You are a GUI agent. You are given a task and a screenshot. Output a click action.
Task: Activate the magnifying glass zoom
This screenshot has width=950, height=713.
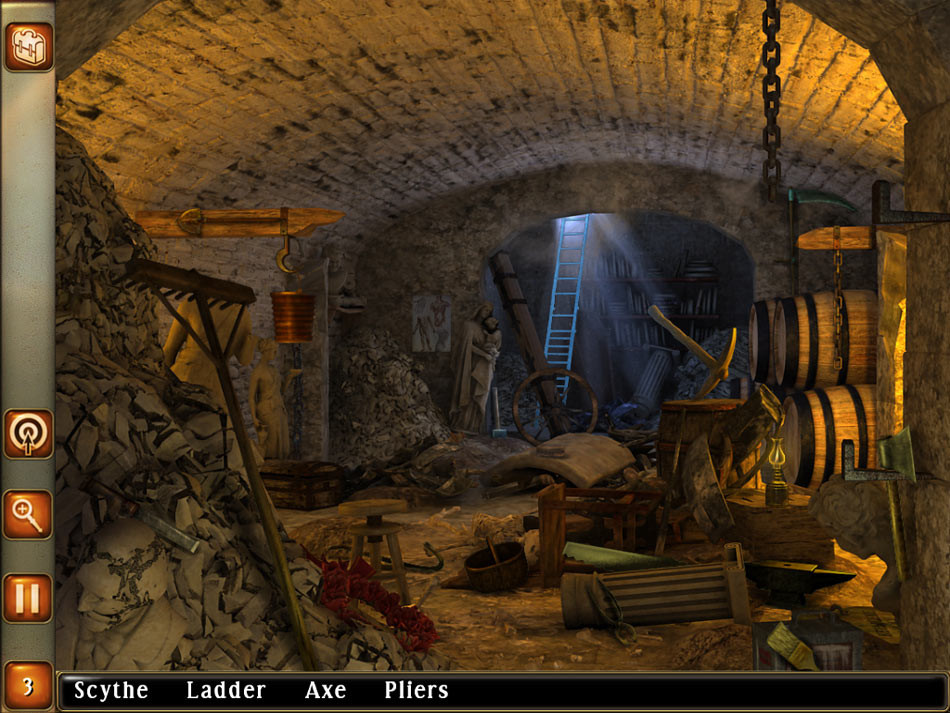(x=28, y=514)
